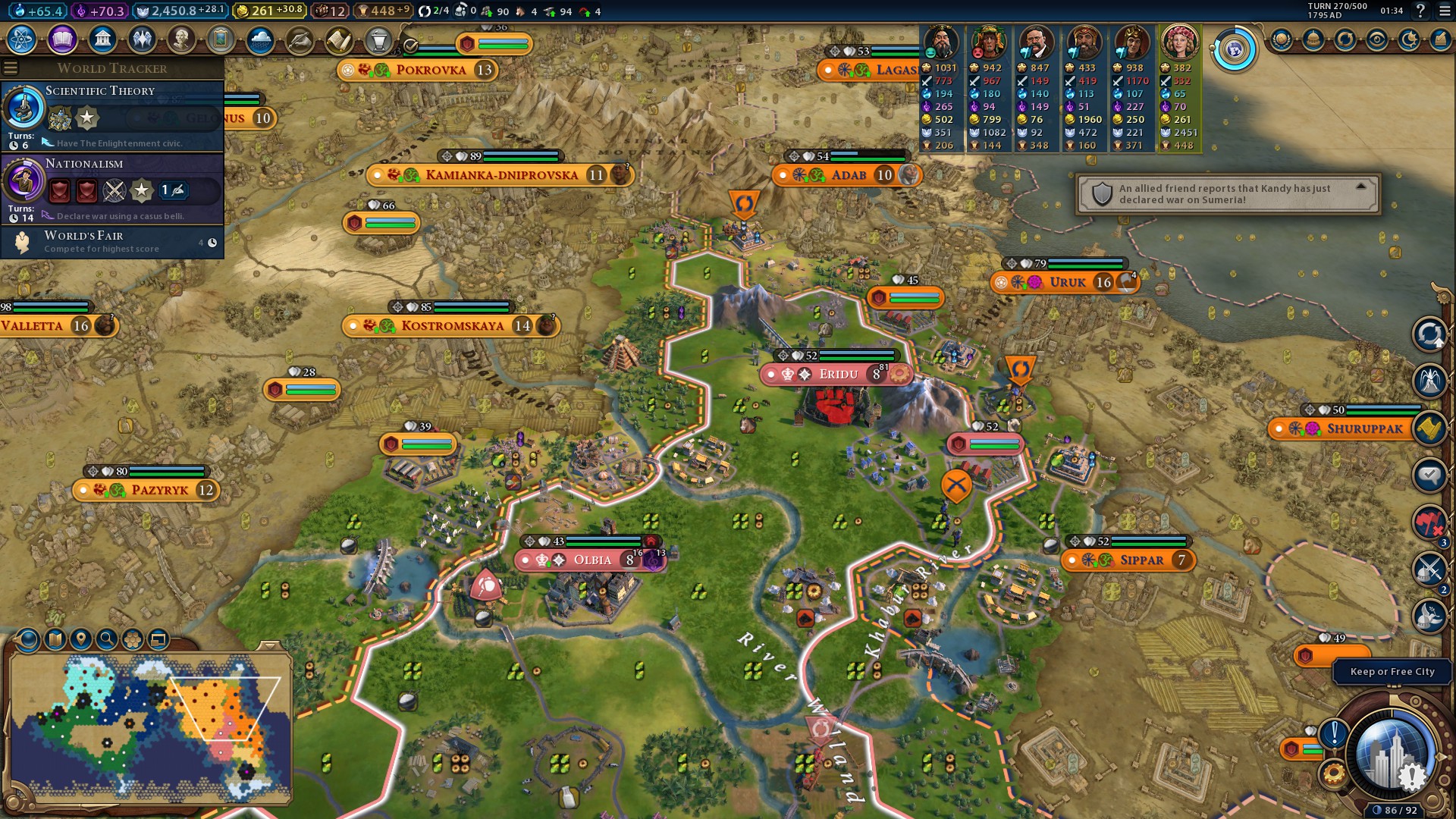
Task: Open the religion winged icon
Action: click(x=142, y=39)
